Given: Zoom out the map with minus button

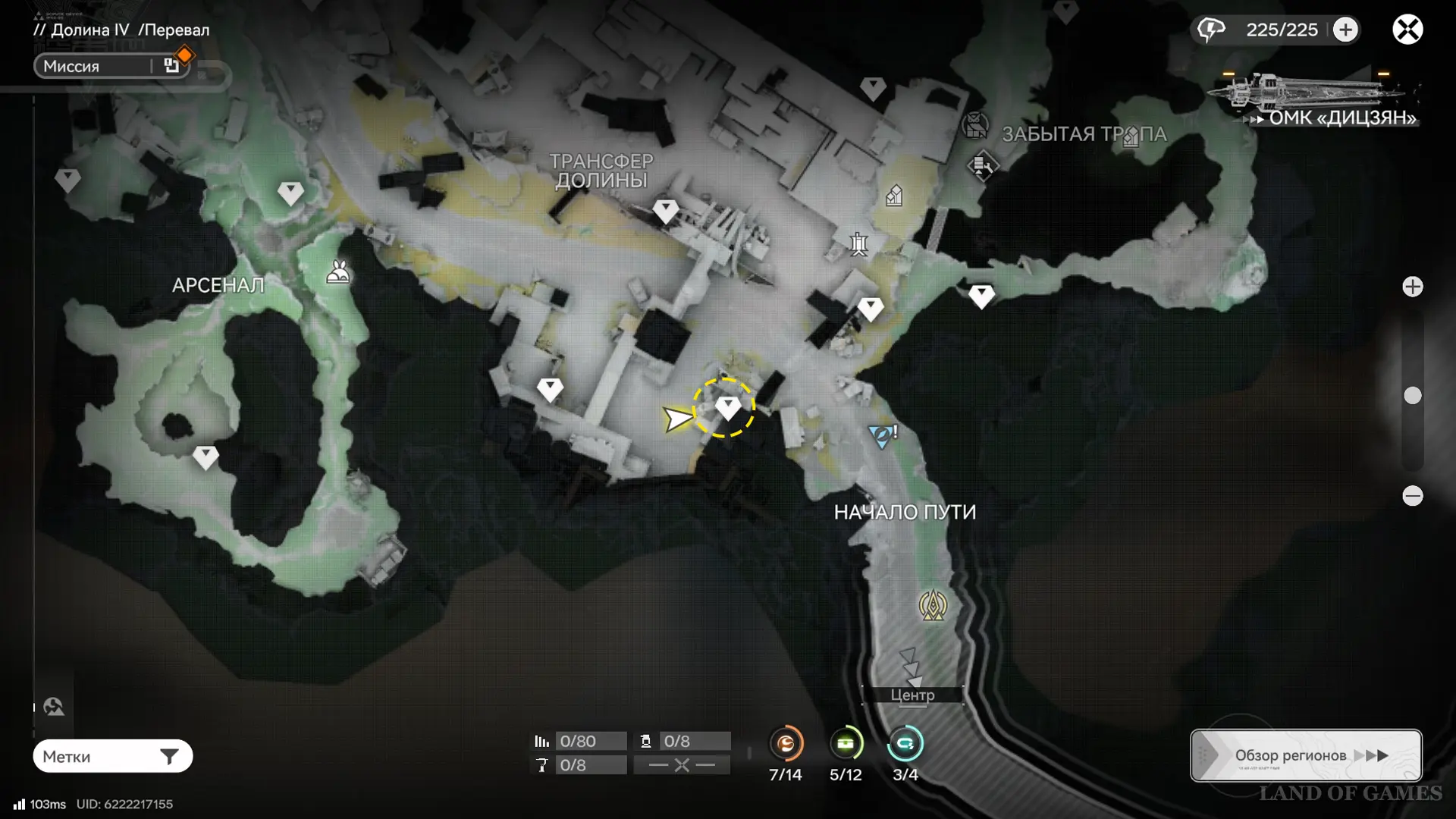Looking at the screenshot, I should pyautogui.click(x=1412, y=496).
